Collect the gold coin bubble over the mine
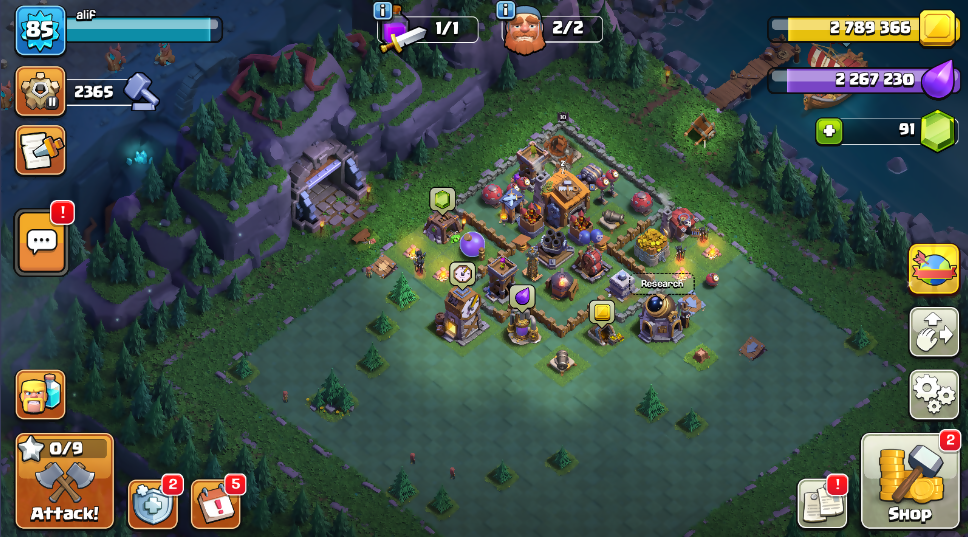 pos(601,312)
